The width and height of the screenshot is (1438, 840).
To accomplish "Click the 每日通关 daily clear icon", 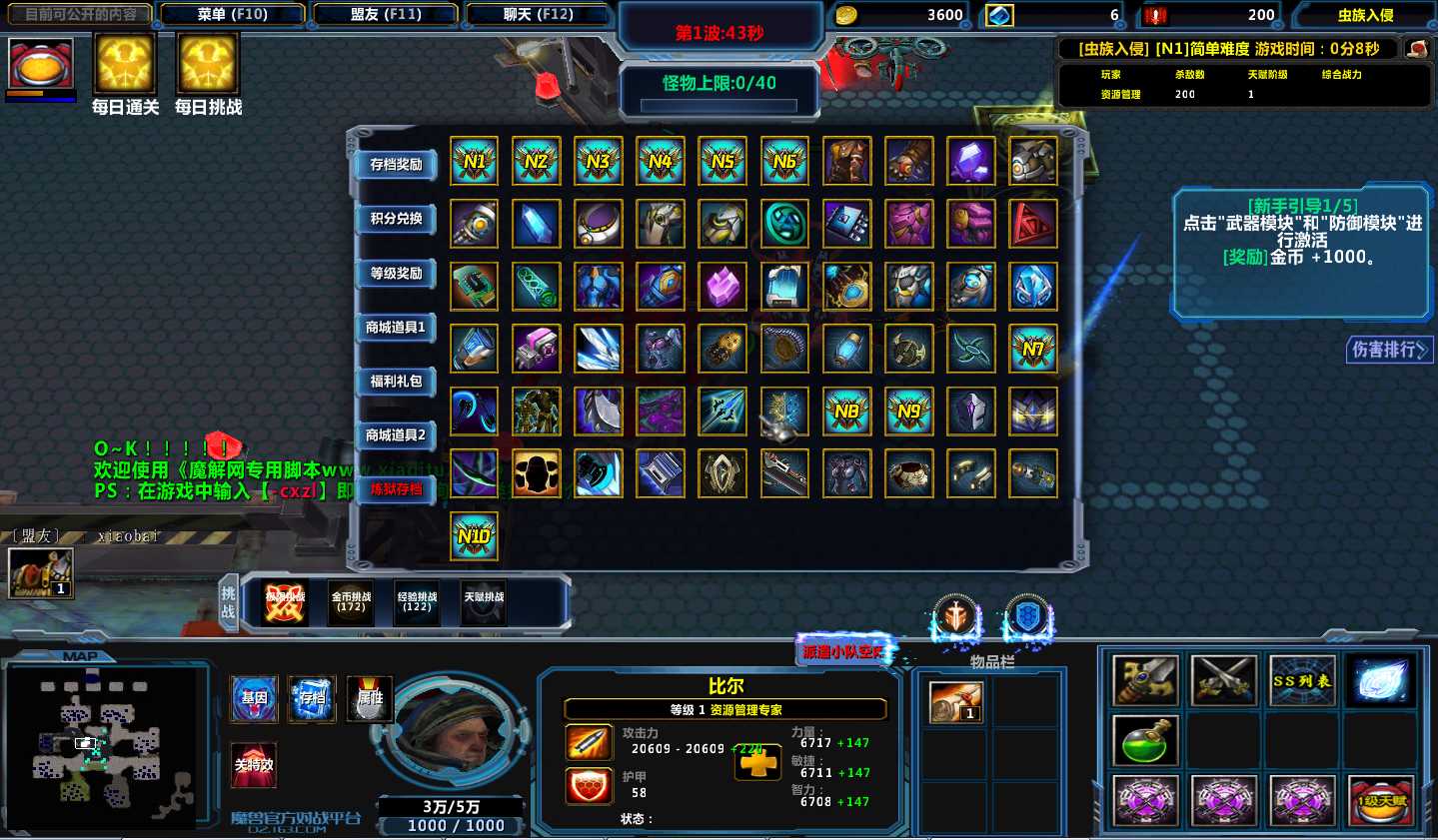I will [x=125, y=64].
